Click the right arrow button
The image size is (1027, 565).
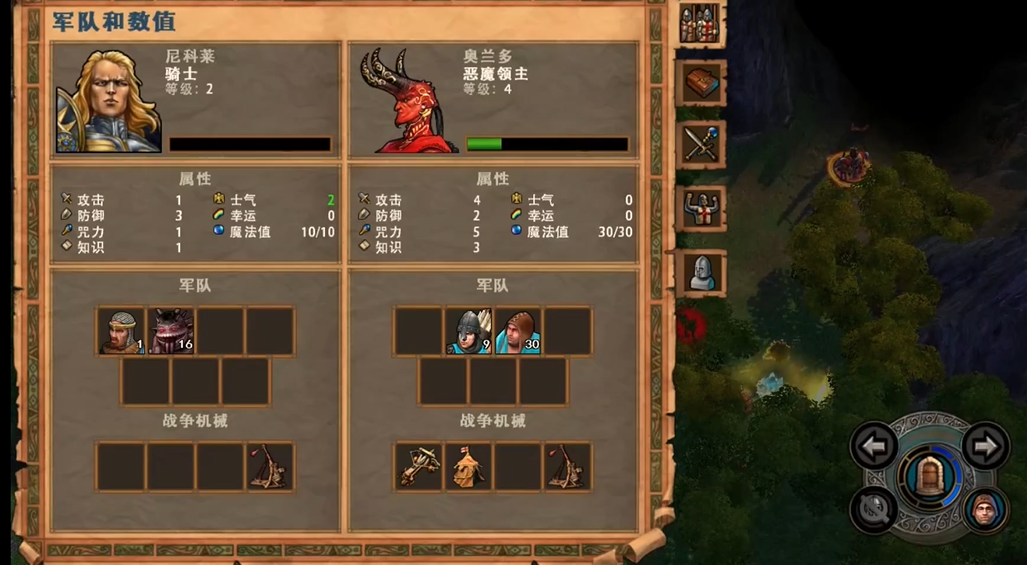pyautogui.click(x=985, y=446)
